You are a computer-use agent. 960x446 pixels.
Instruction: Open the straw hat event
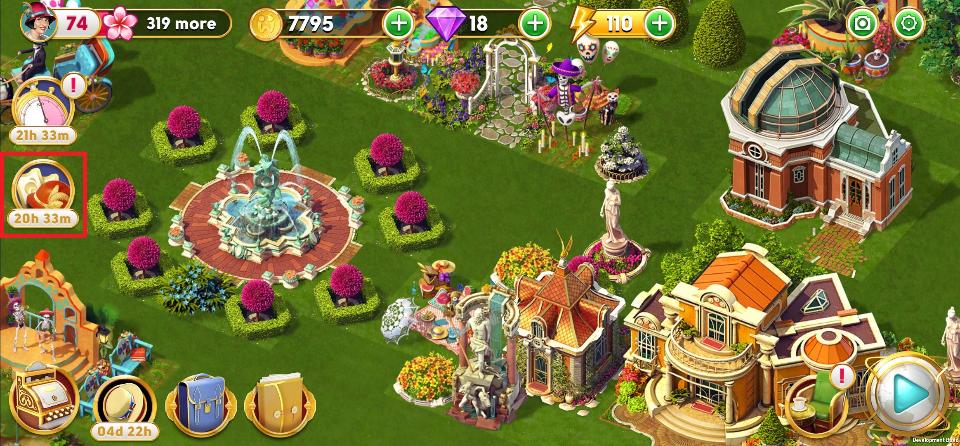click(126, 402)
